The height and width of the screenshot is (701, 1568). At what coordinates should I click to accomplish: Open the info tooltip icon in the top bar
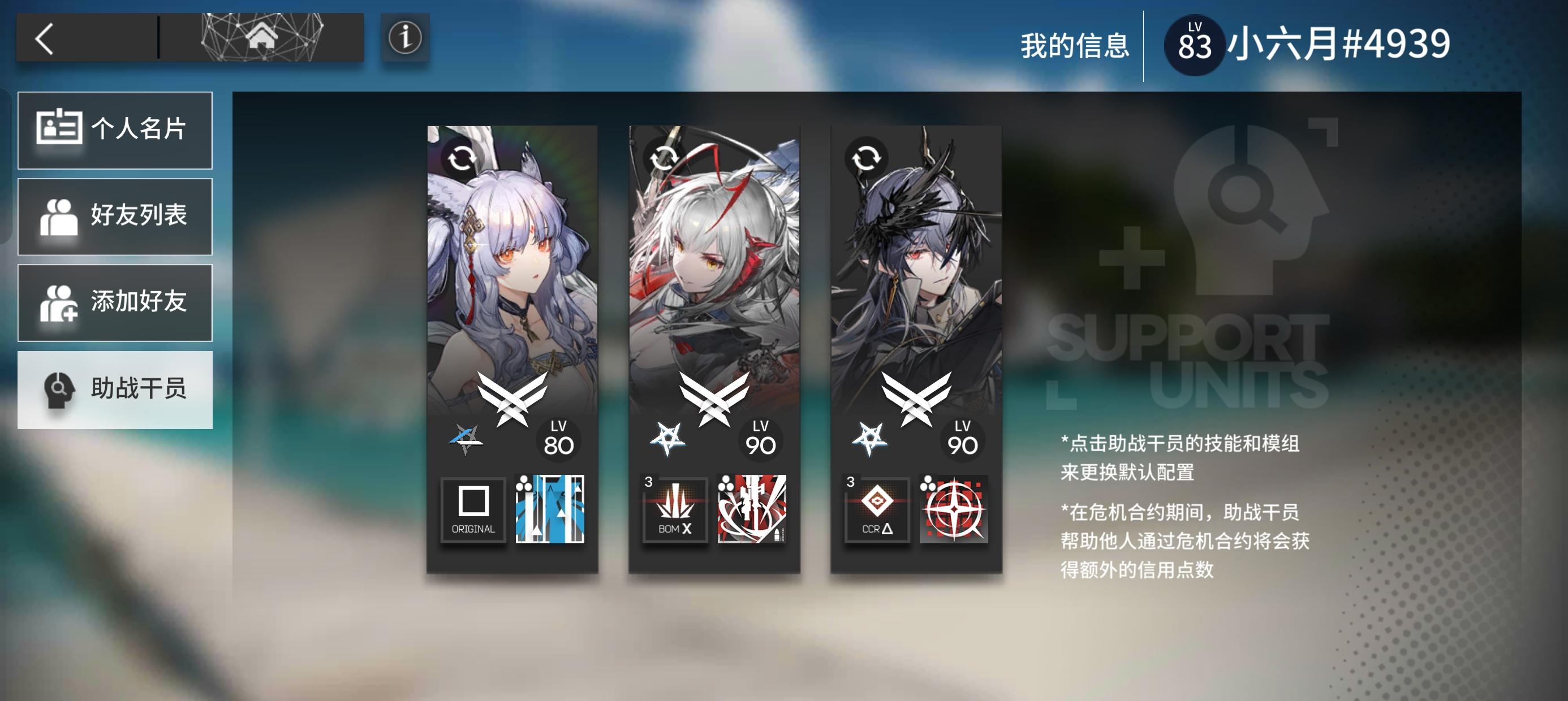coord(404,38)
